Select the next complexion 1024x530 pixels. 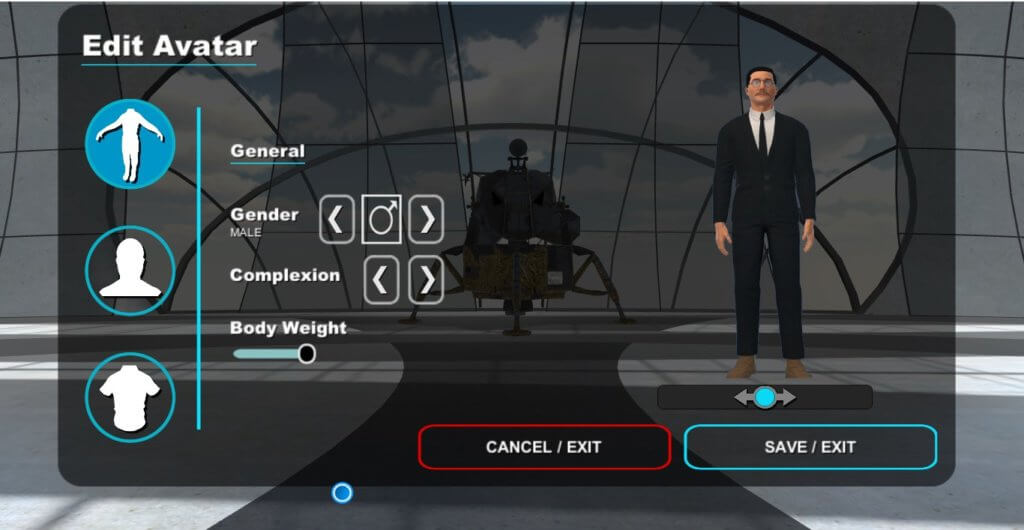426,281
